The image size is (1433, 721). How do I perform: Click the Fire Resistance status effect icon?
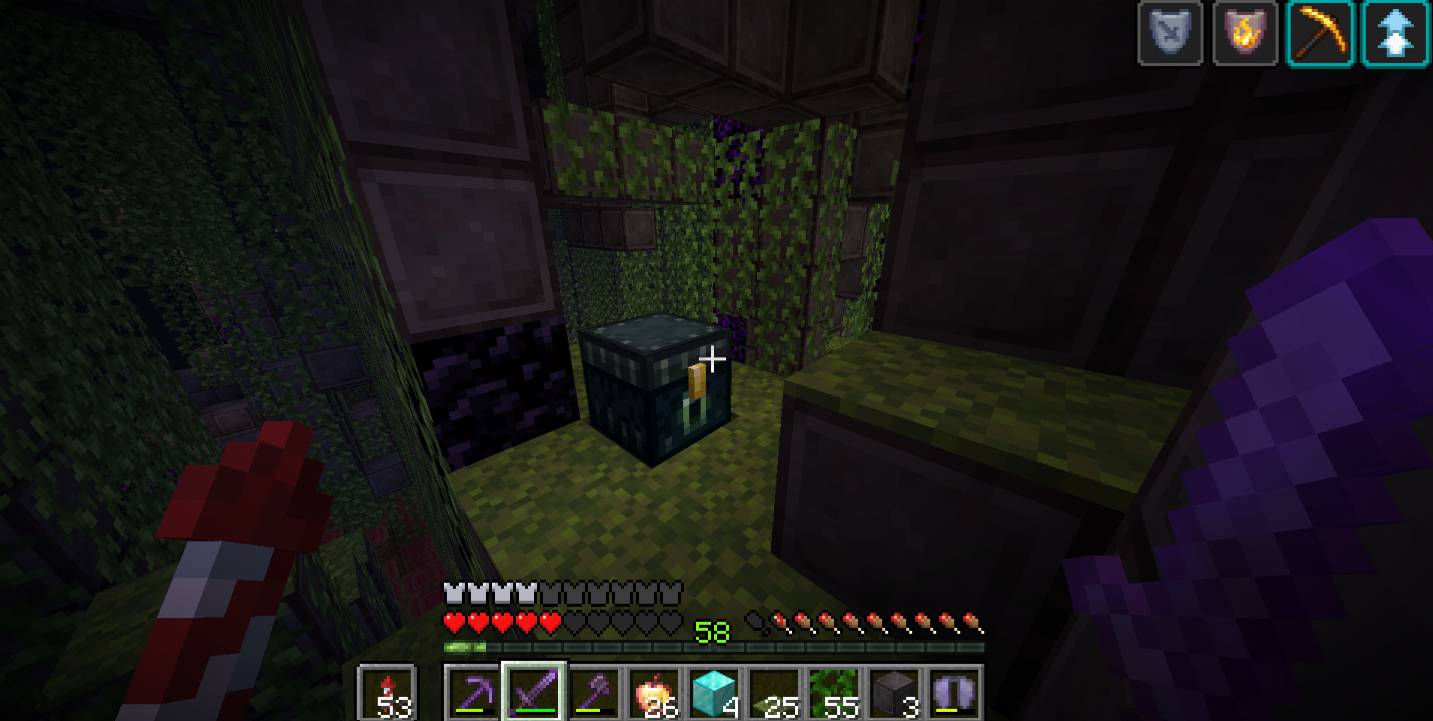pos(1245,34)
